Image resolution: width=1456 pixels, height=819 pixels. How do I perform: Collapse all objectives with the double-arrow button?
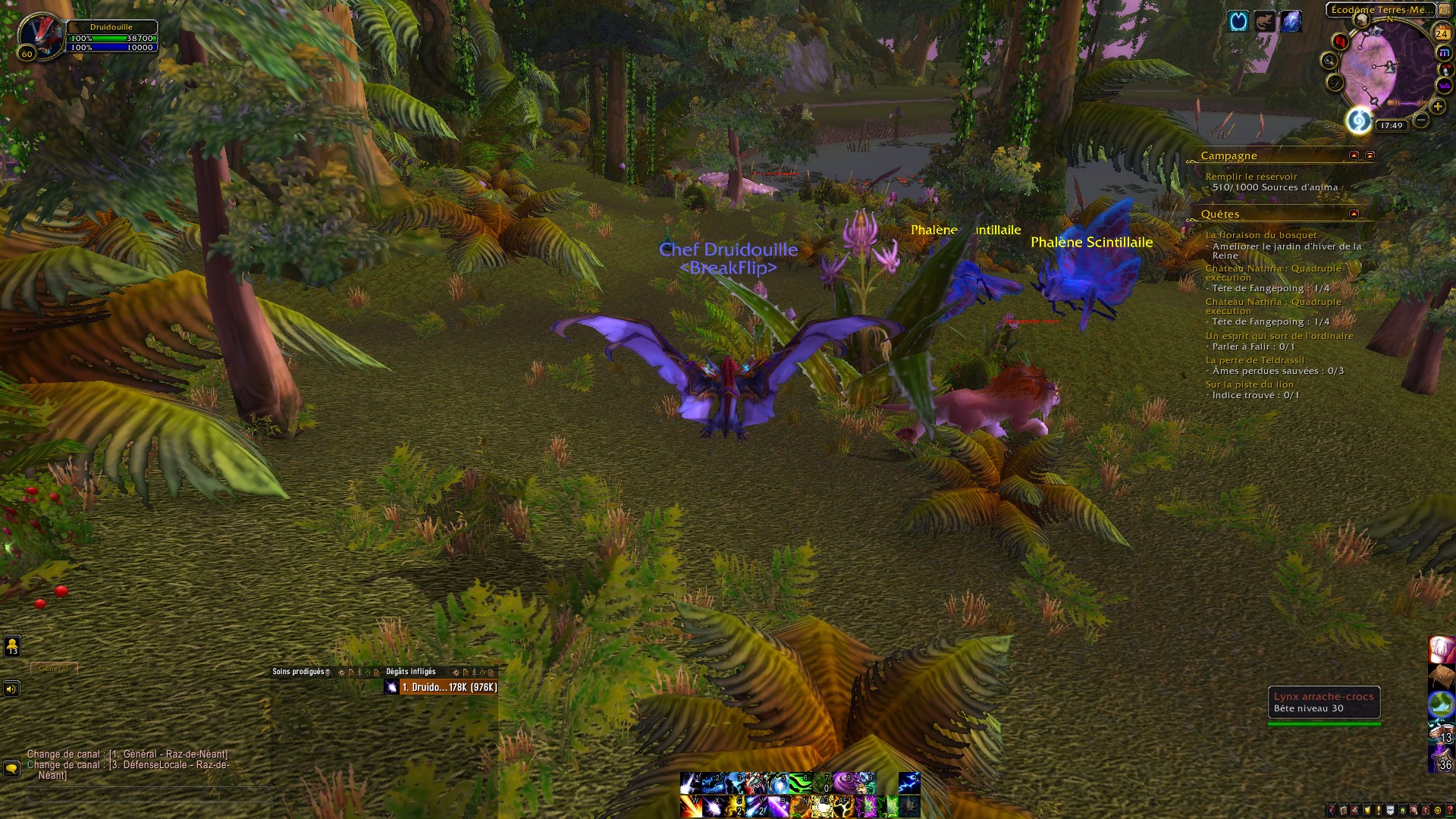click(1370, 156)
